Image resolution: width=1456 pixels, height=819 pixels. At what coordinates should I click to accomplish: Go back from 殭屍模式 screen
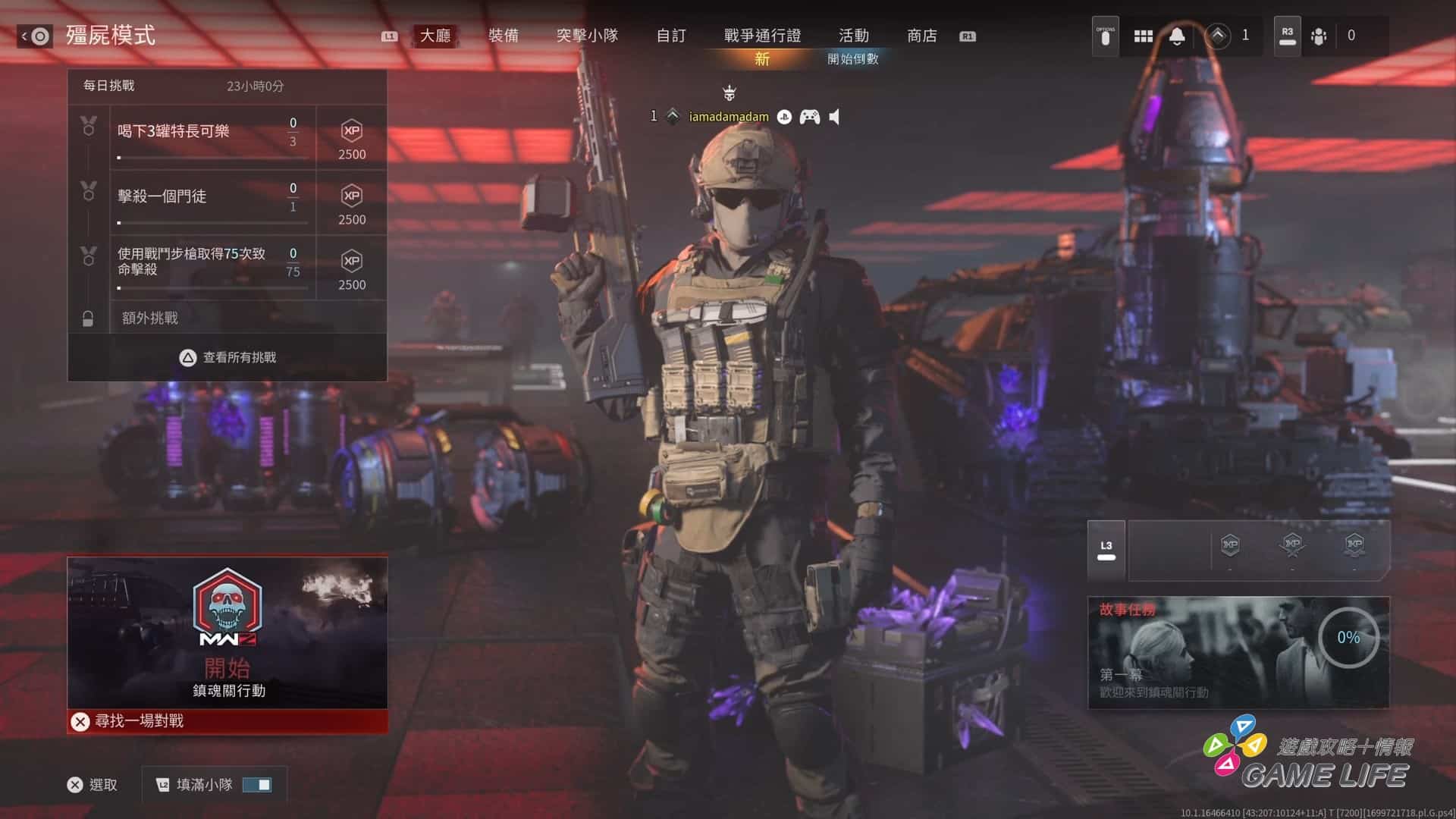pyautogui.click(x=35, y=36)
